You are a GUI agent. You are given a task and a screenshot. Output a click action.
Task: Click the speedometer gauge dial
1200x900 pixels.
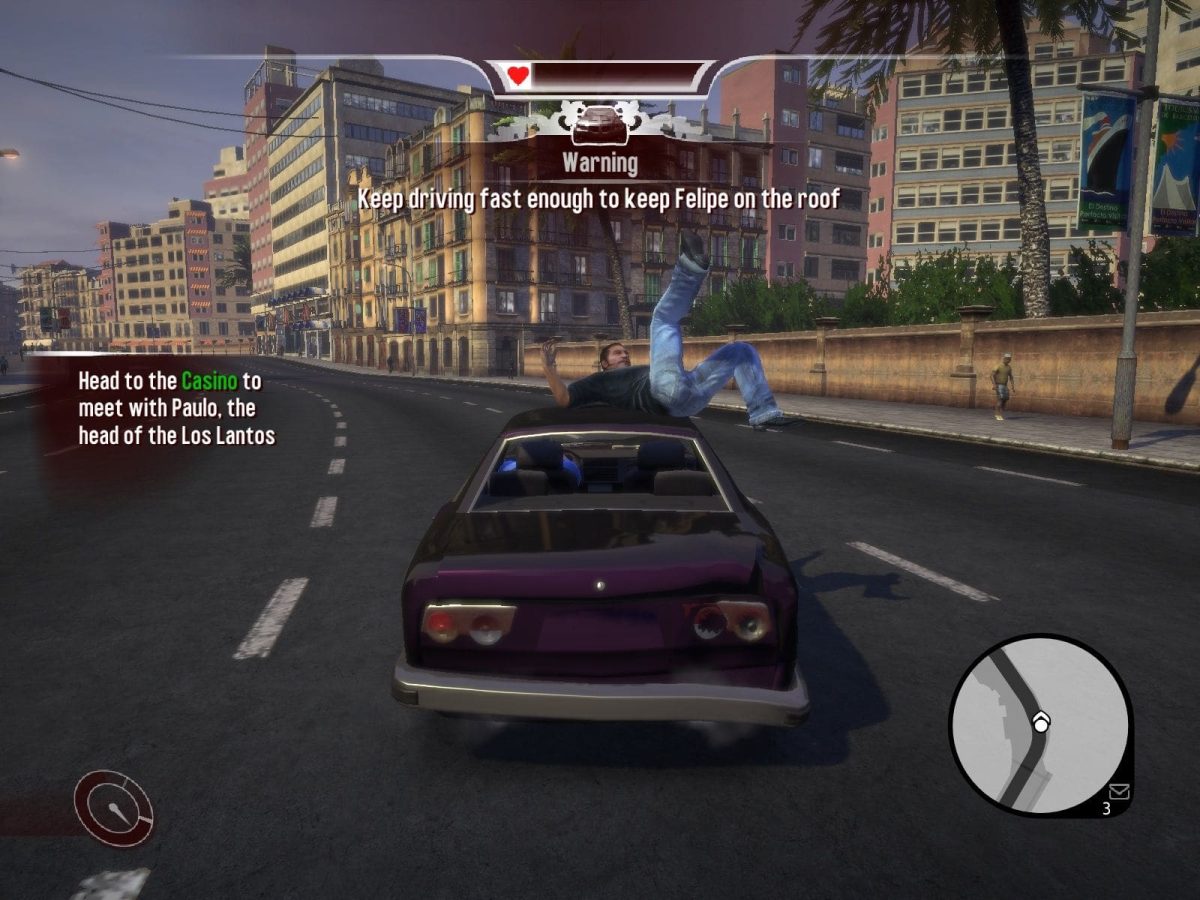(x=114, y=808)
